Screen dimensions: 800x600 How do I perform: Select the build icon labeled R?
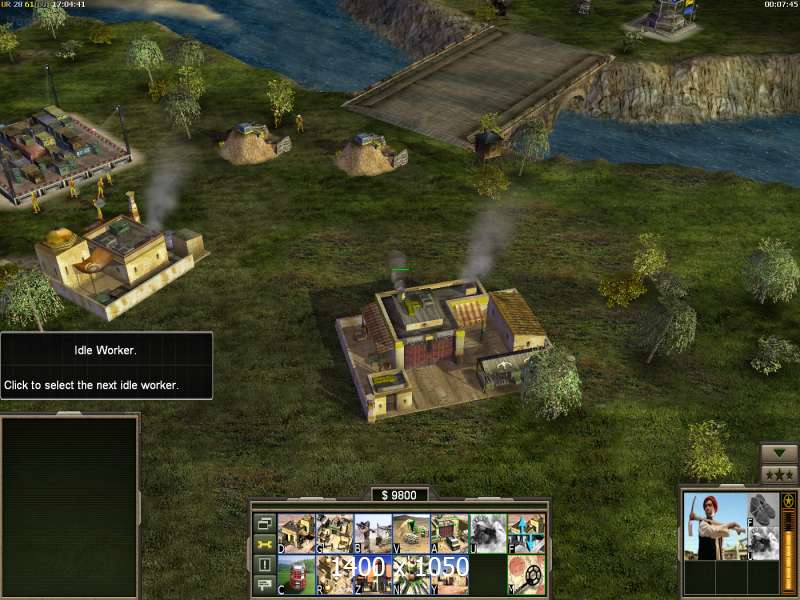(334, 575)
